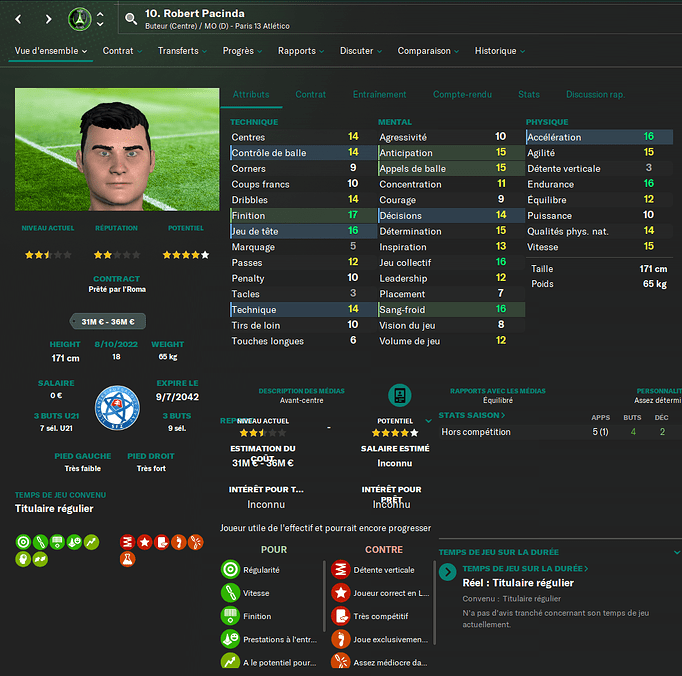Open the Transferts menu
Screen dimensions: 682x676
182,51
